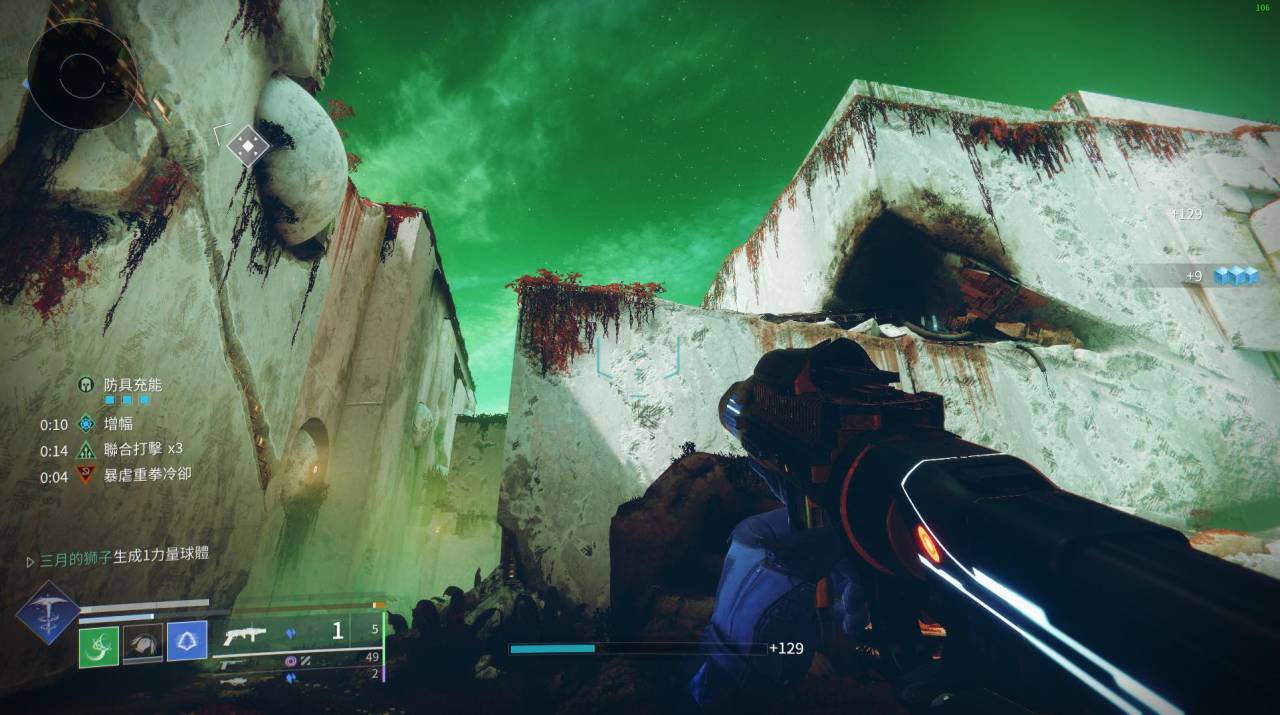
Task: Click the blue cube loot notification icon
Action: (x=1235, y=276)
